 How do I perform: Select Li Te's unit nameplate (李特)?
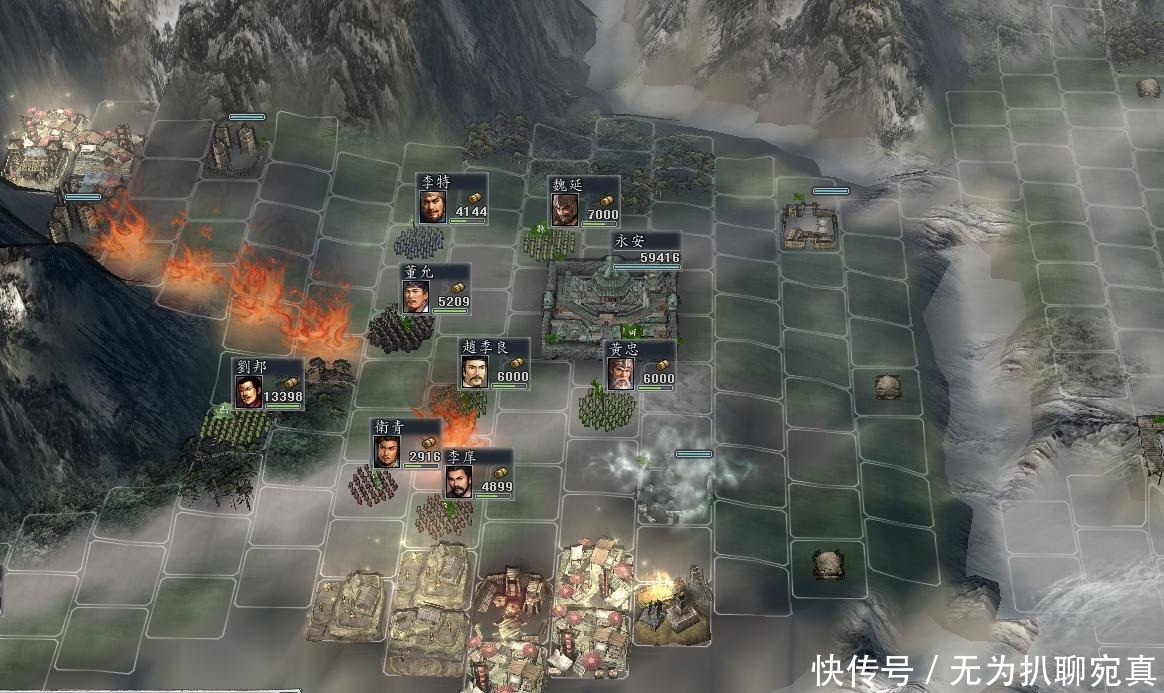point(452,200)
